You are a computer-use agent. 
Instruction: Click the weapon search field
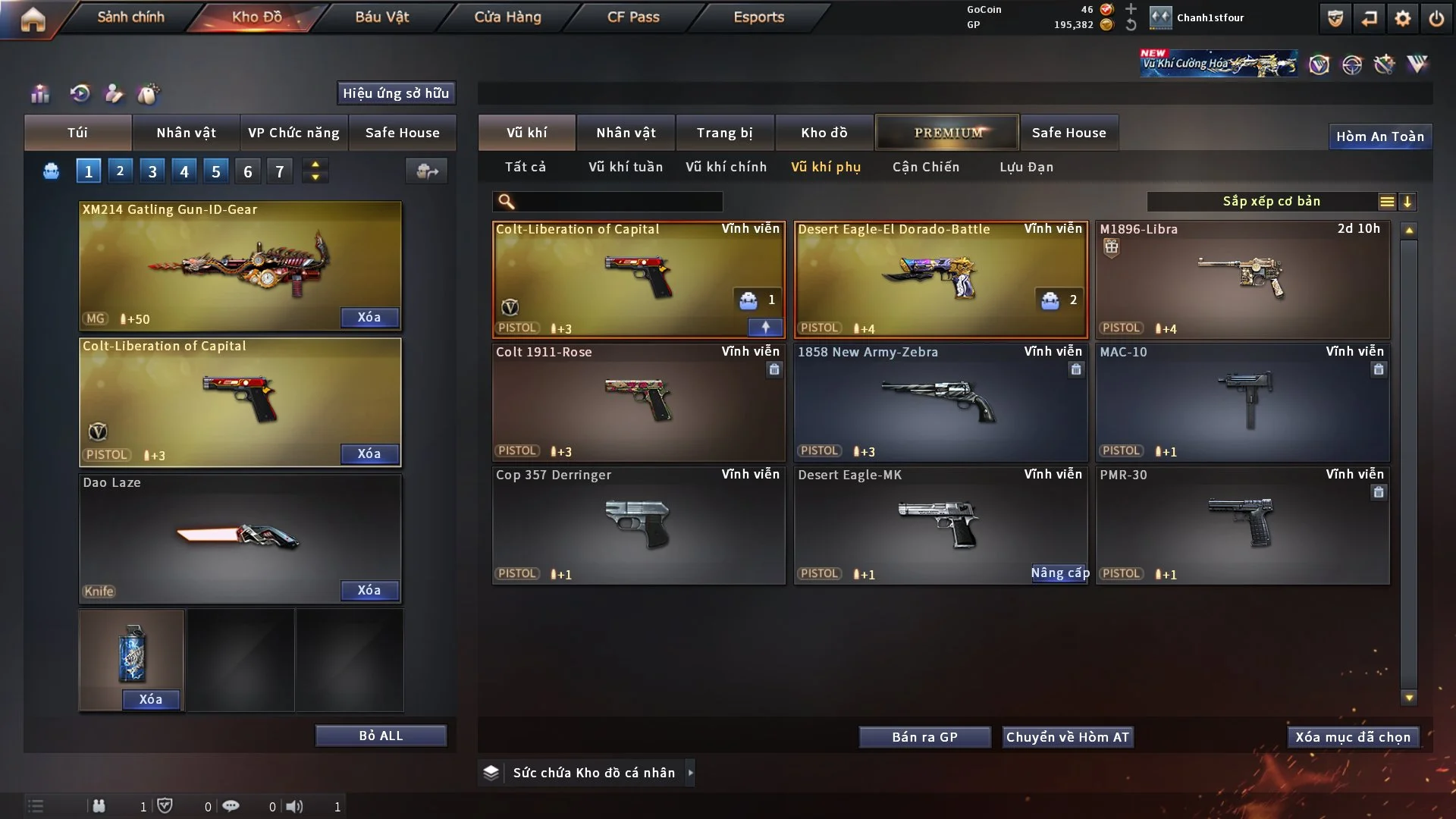coord(618,202)
